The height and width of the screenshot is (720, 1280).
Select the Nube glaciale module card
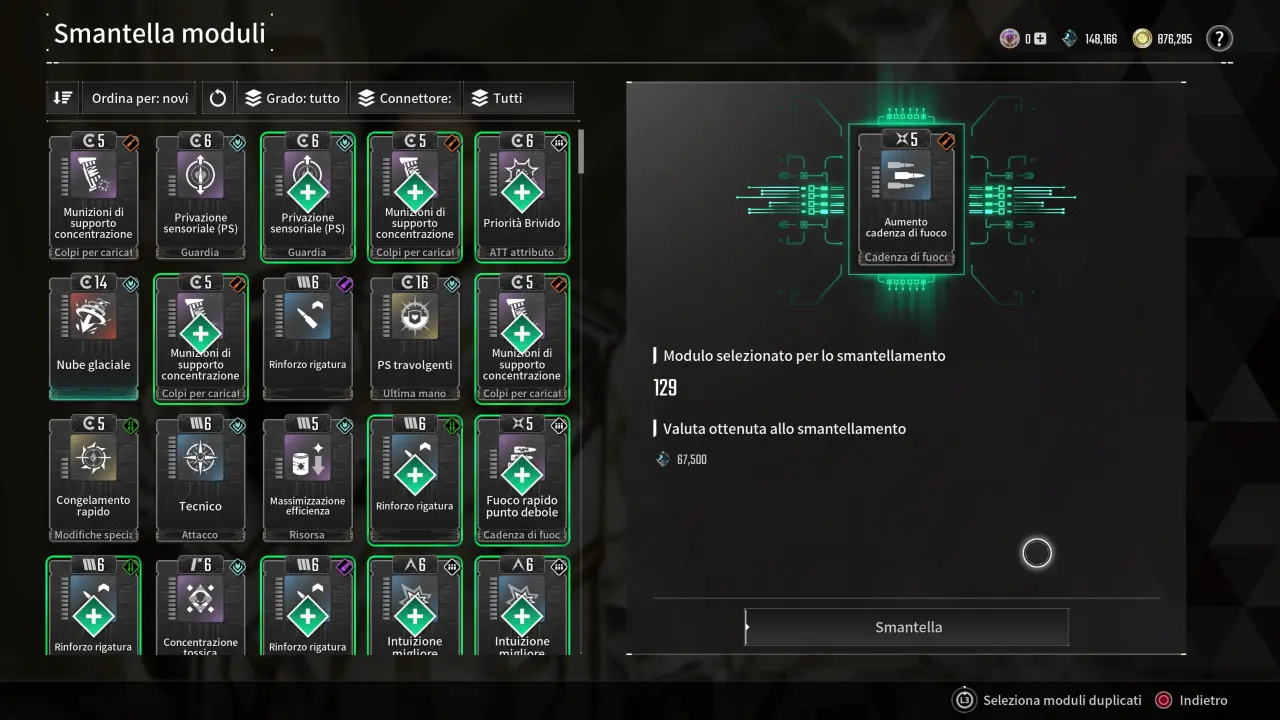coord(94,339)
